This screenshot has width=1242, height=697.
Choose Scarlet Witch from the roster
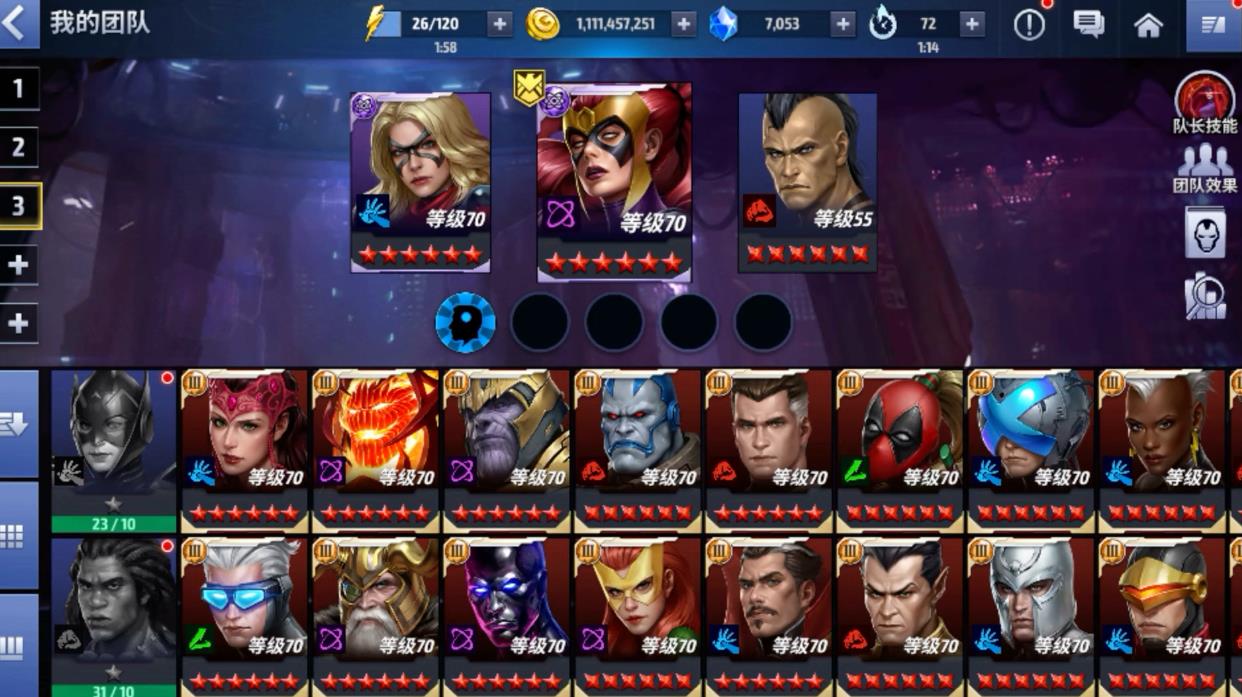coord(244,445)
